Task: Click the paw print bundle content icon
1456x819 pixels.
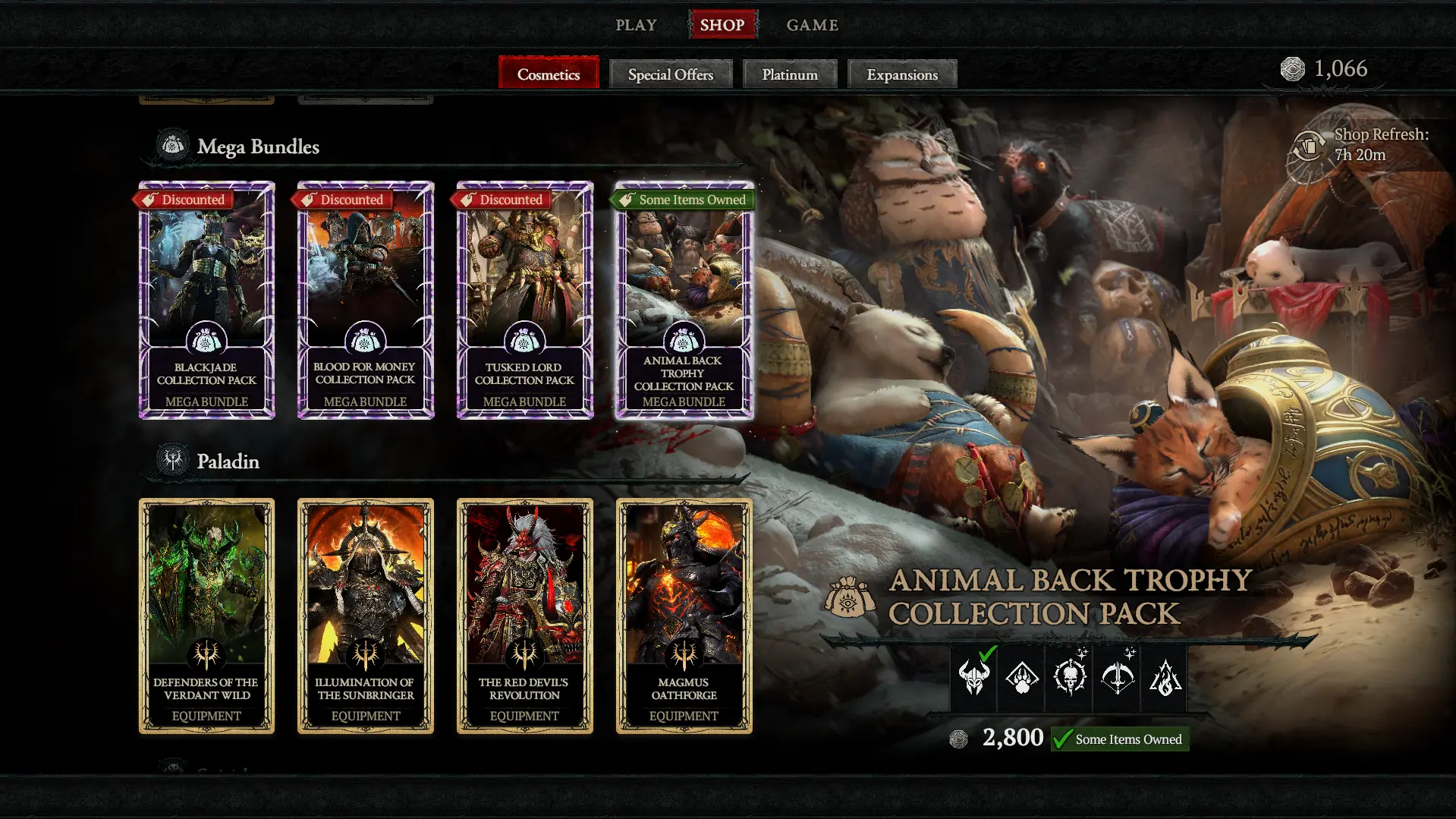Action: click(x=1022, y=678)
